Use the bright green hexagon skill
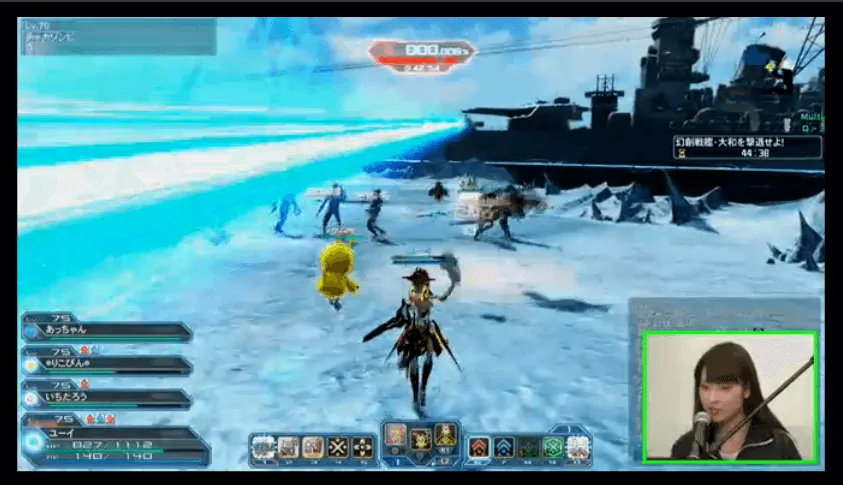Image resolution: width=843 pixels, height=485 pixels. 552,446
